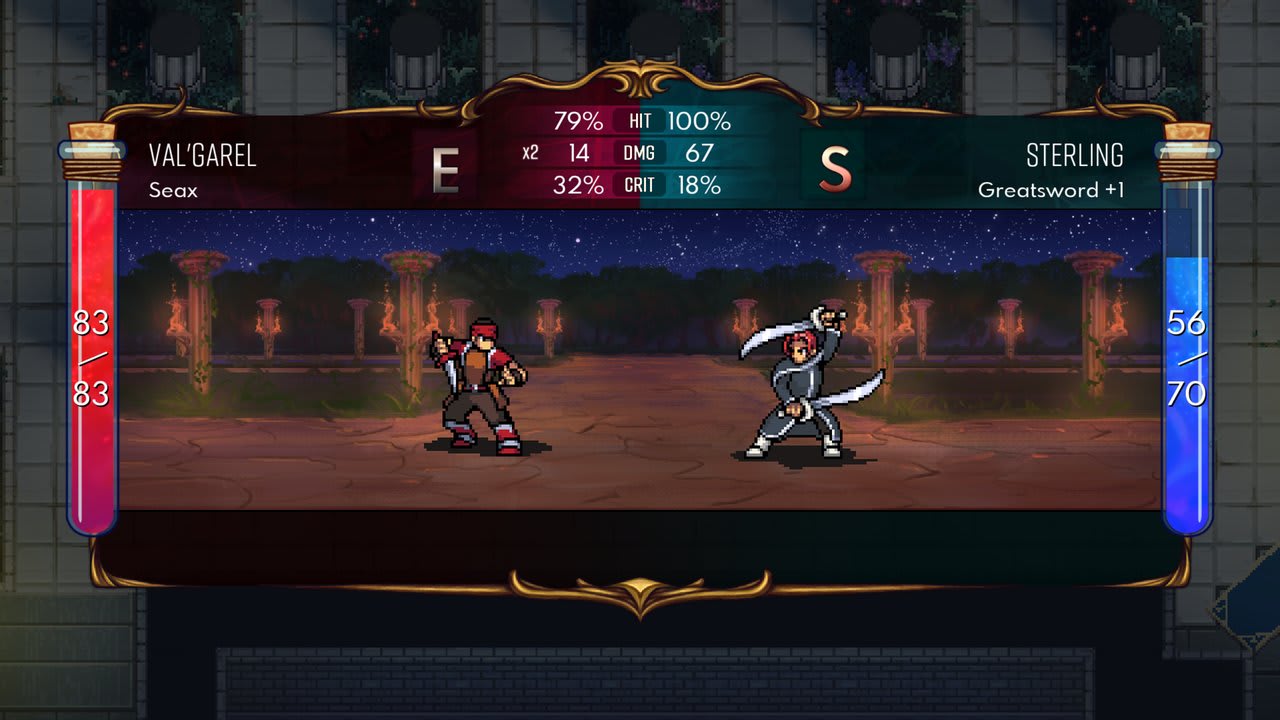Select the DMG stat icon
The image size is (1280, 720).
(x=640, y=154)
